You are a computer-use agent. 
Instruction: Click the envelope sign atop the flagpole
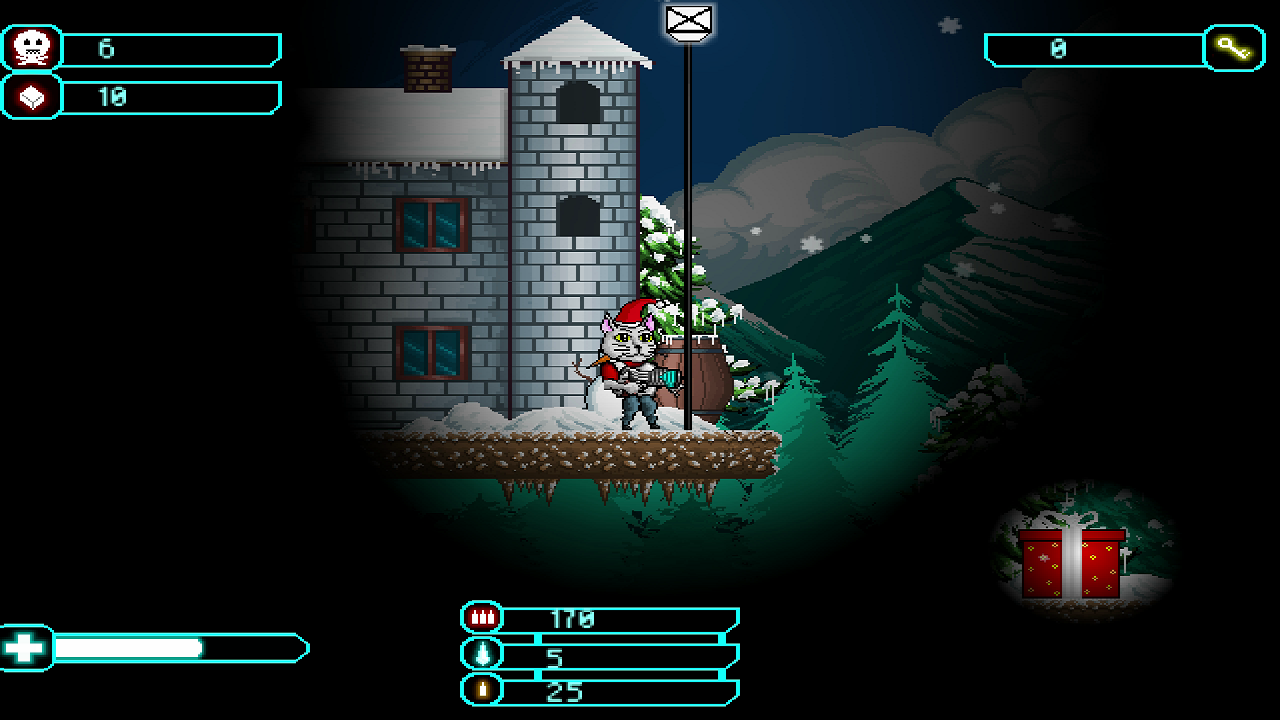coord(687,20)
